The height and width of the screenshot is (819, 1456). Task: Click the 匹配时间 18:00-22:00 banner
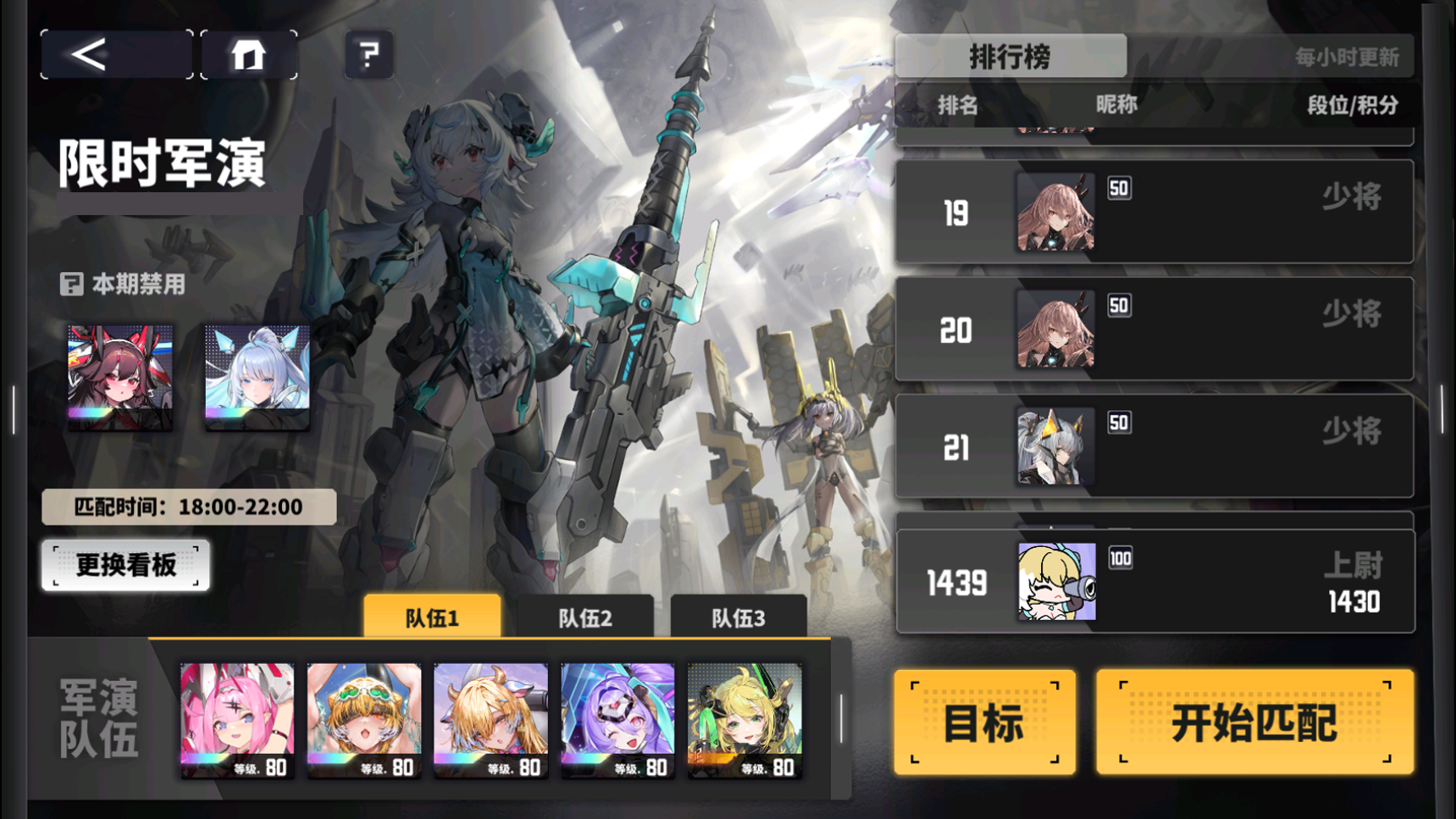click(x=188, y=507)
